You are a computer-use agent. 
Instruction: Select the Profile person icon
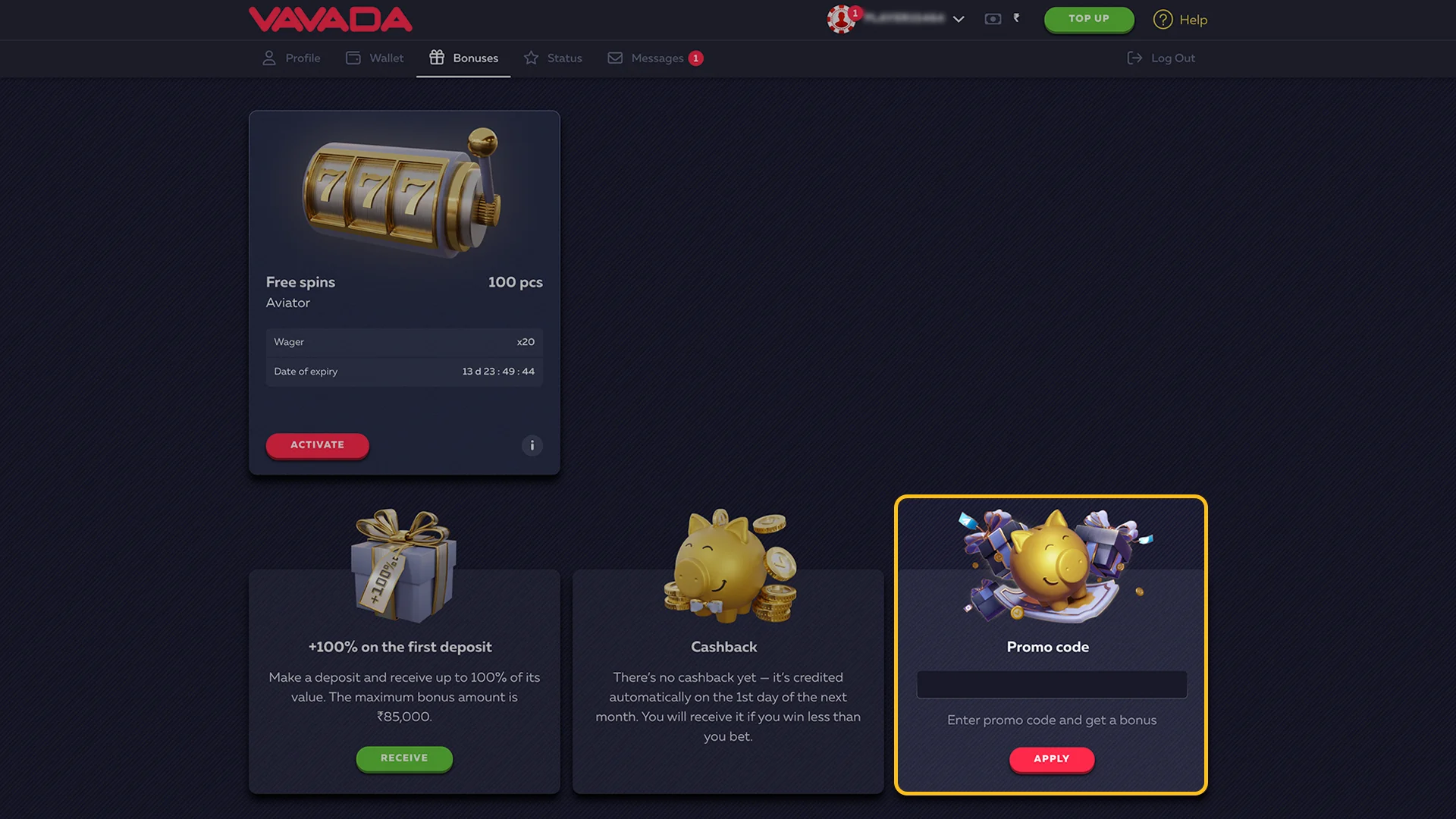click(269, 58)
